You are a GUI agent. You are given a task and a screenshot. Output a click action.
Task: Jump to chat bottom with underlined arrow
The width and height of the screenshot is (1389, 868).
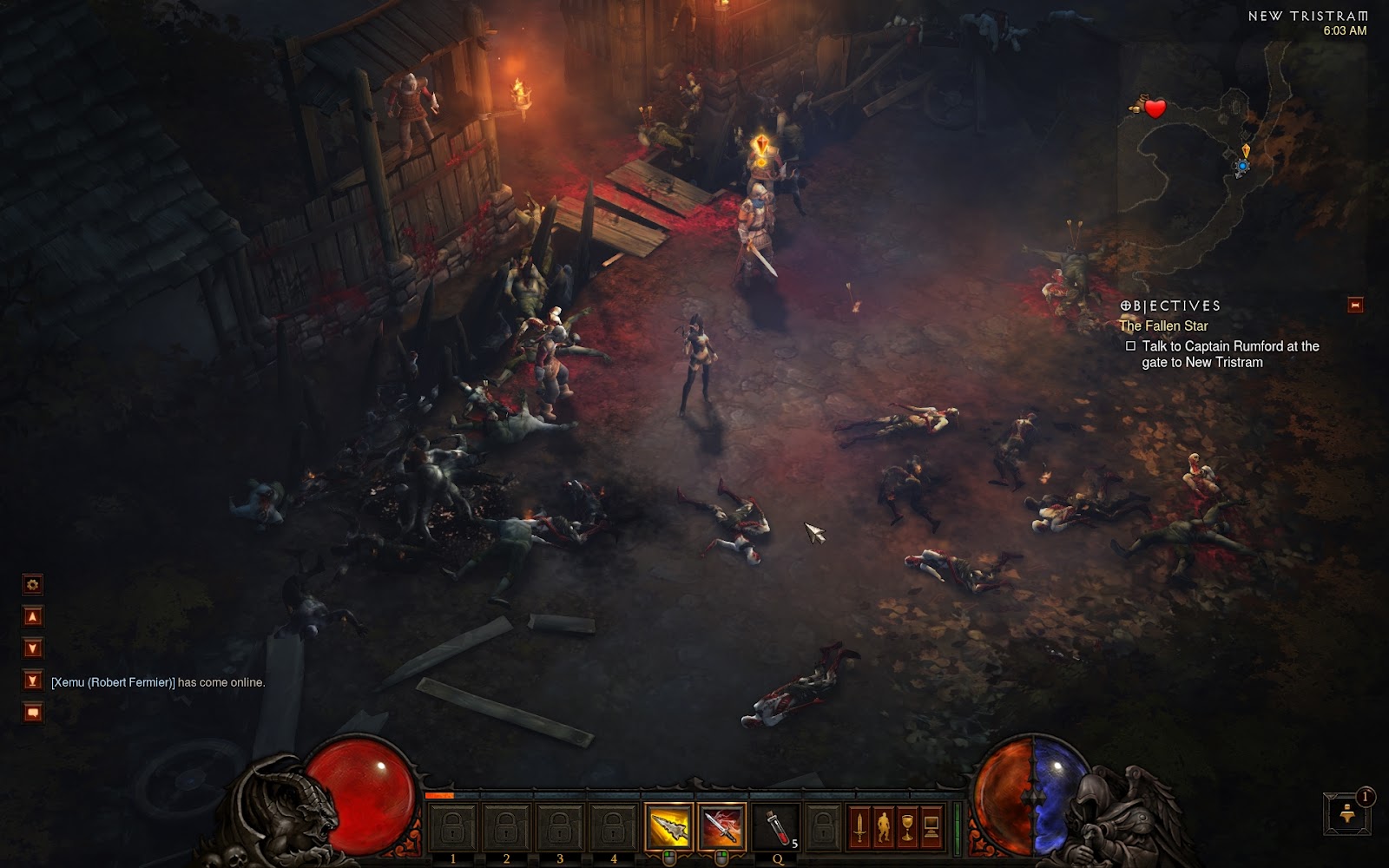tap(33, 681)
